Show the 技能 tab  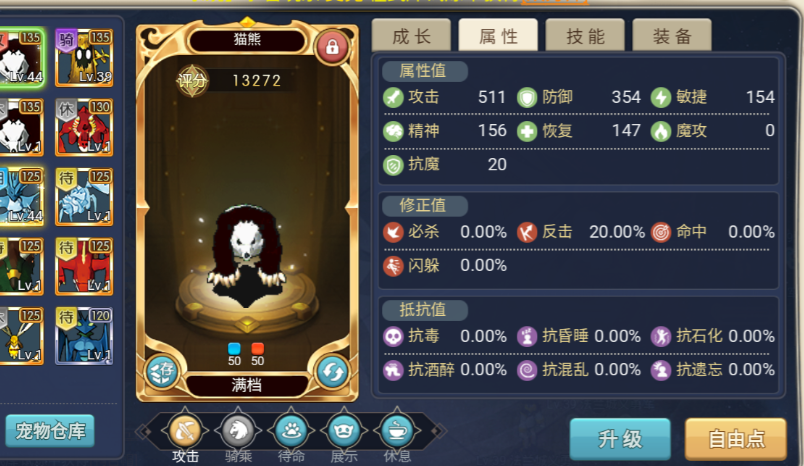click(x=585, y=37)
